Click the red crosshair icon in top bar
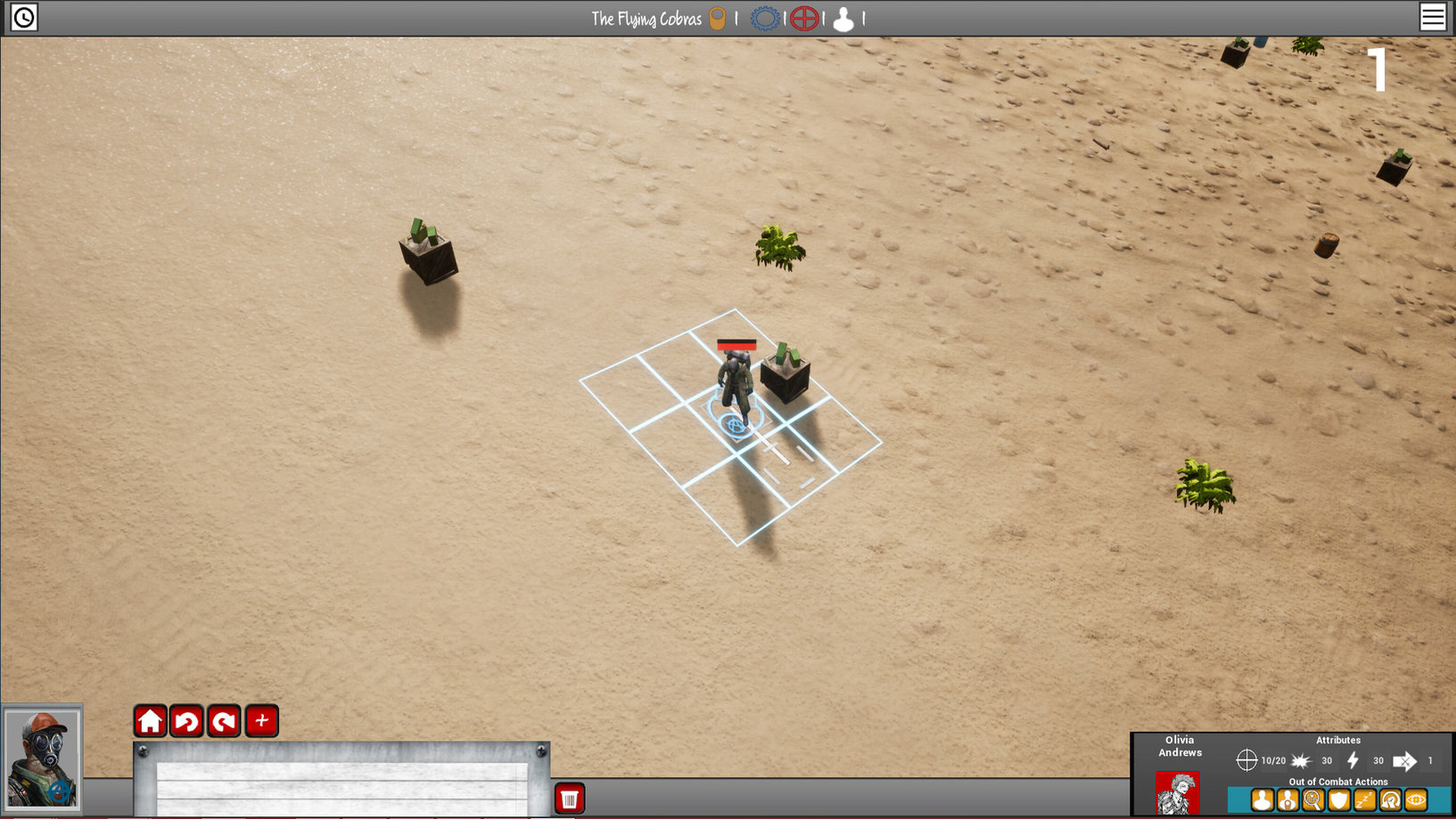Image resolution: width=1456 pixels, height=819 pixels. [x=804, y=19]
